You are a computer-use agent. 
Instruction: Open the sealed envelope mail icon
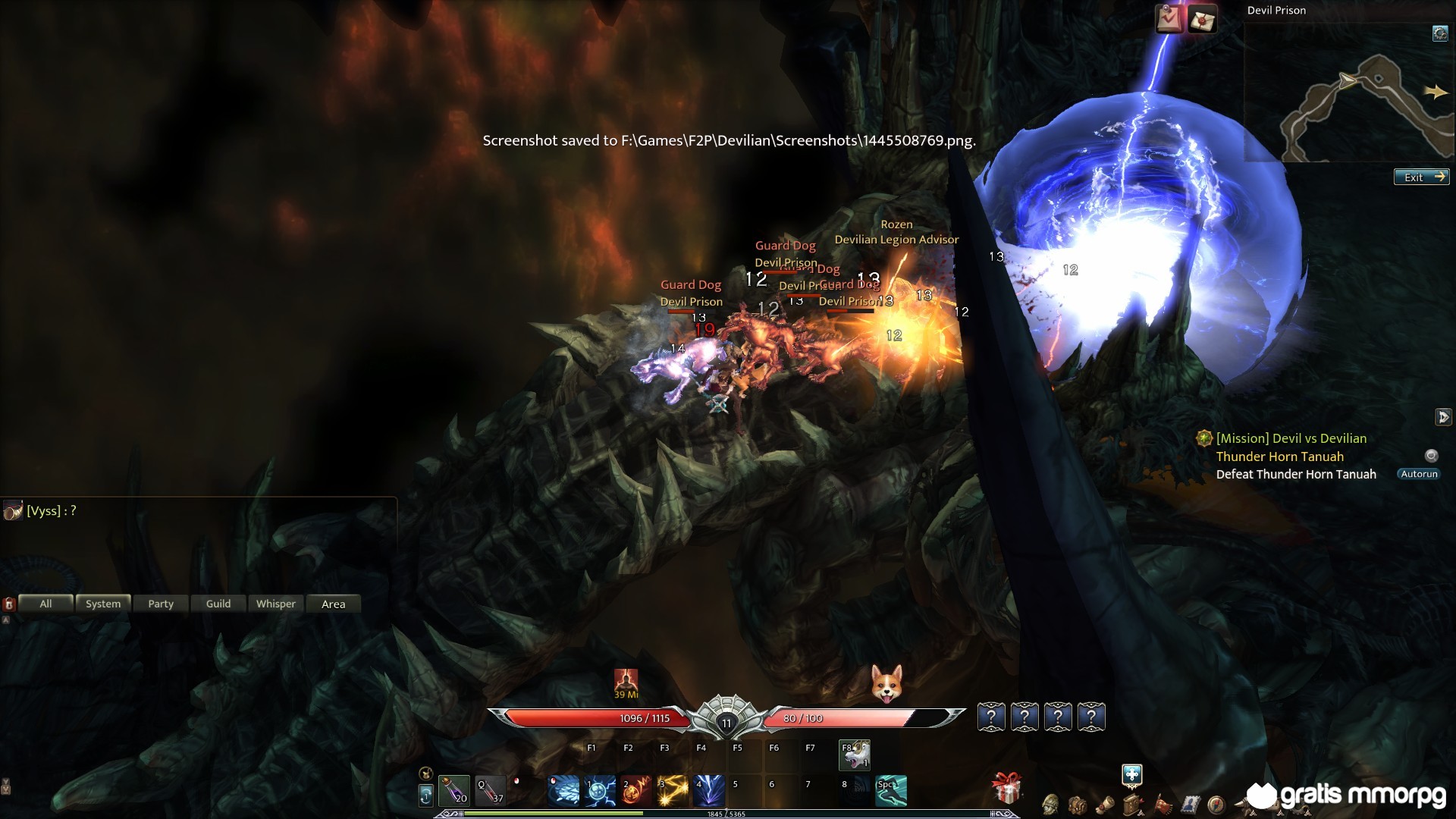(x=1202, y=20)
